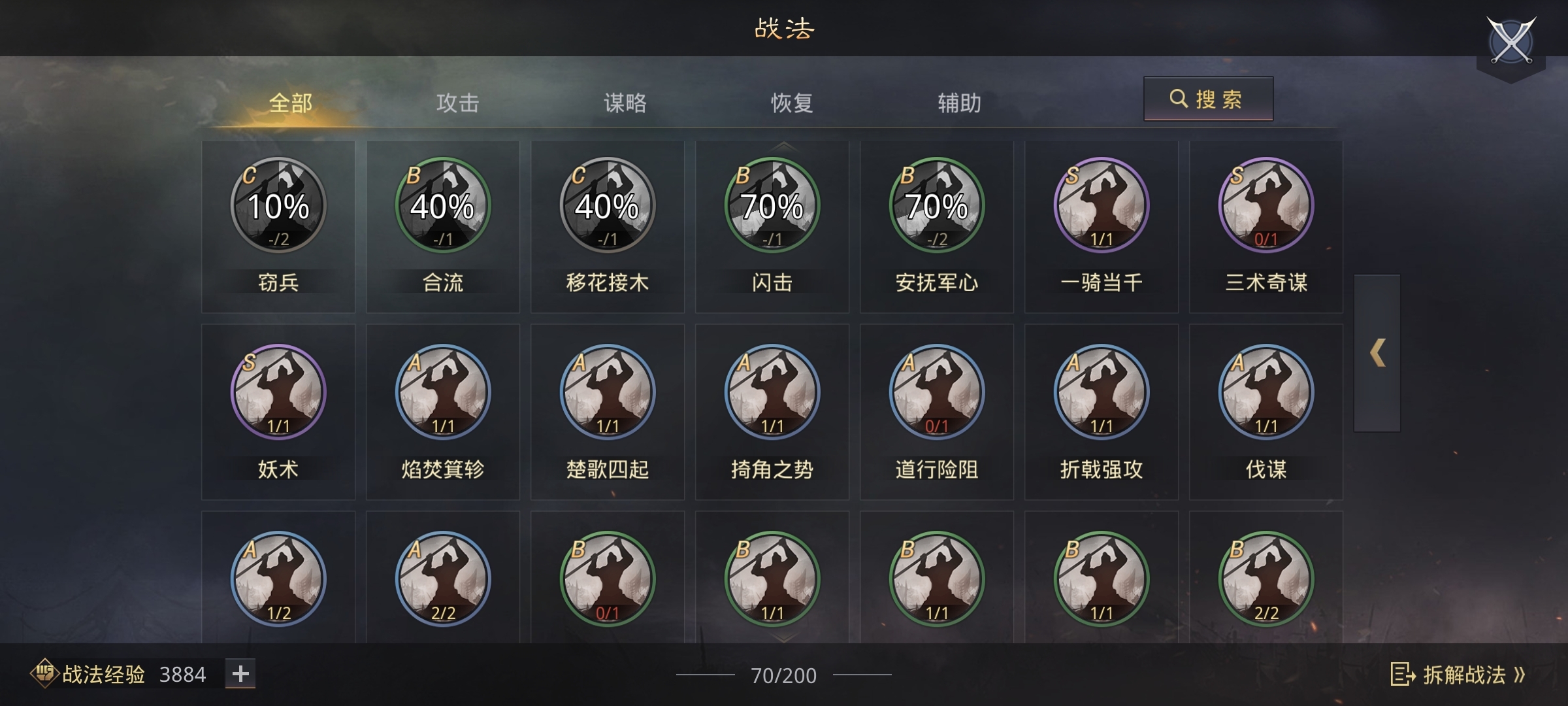The image size is (1568, 706).
Task: Open the 折戟强攻 tactic
Action: click(1102, 391)
